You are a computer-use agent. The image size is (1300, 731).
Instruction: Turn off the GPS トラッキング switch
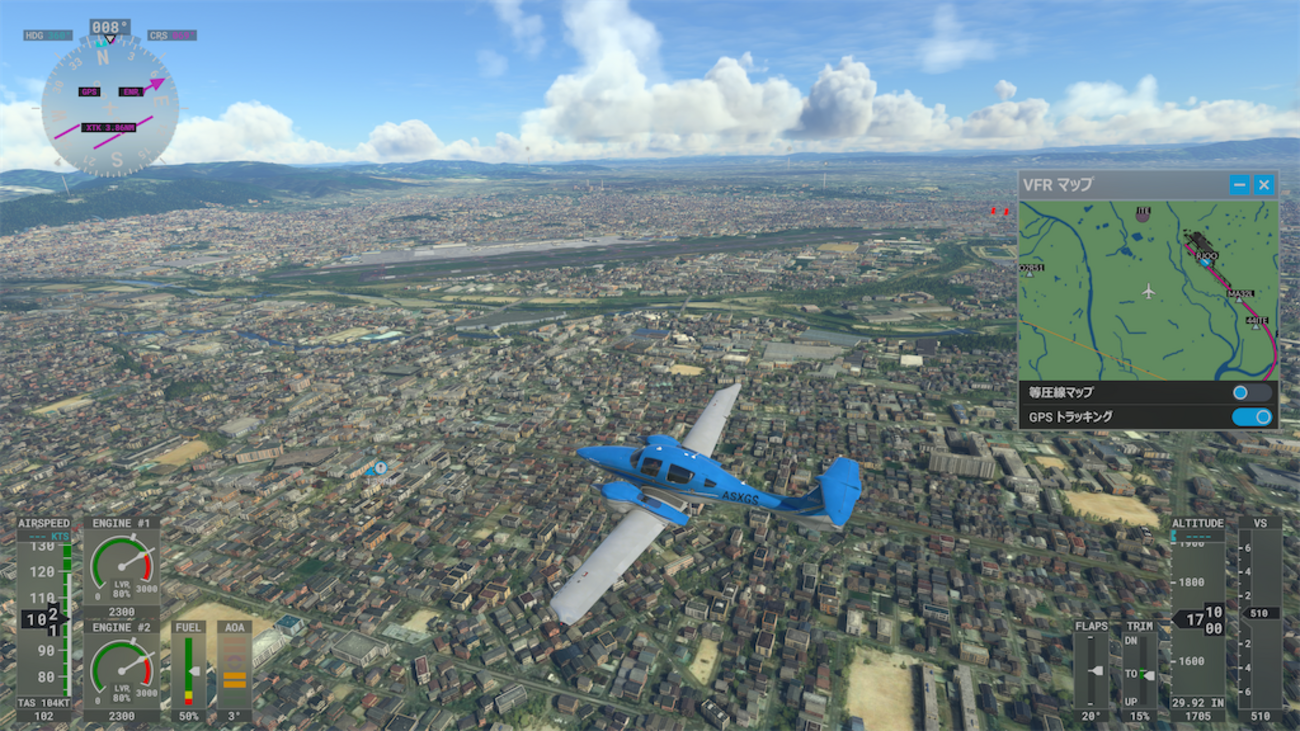click(1251, 417)
